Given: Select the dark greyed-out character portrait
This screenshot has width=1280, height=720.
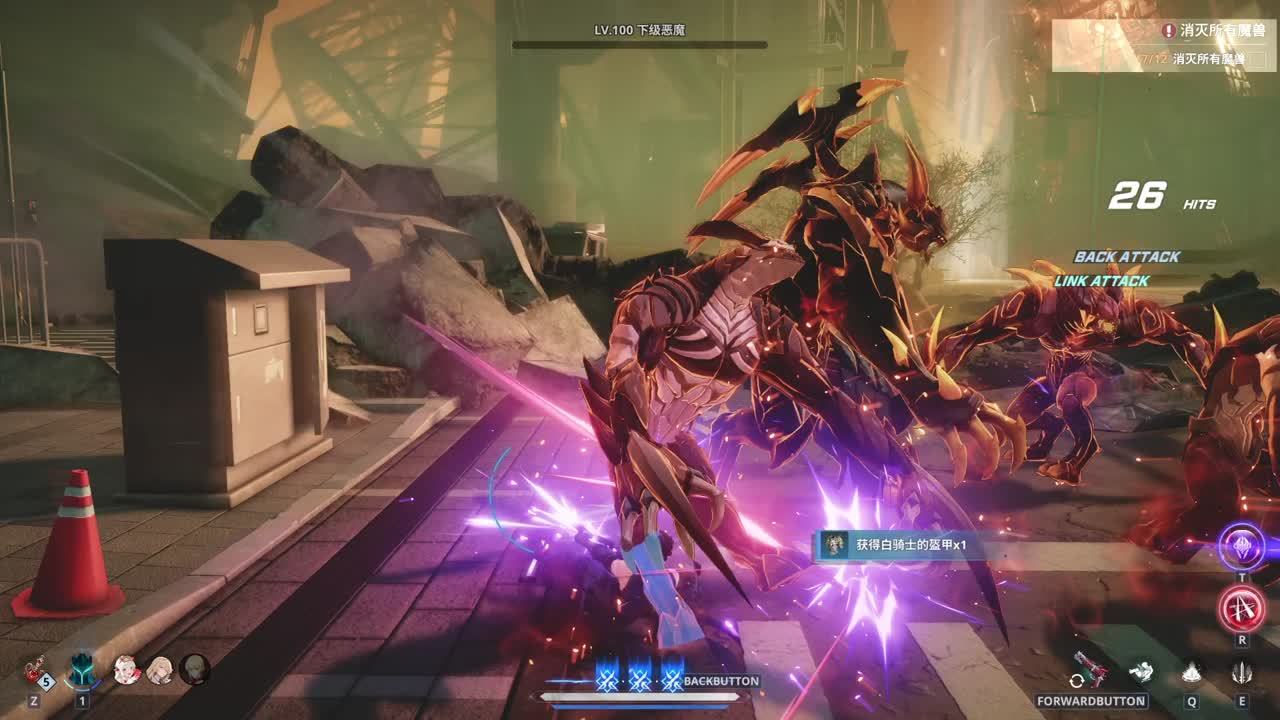Looking at the screenshot, I should tap(194, 669).
